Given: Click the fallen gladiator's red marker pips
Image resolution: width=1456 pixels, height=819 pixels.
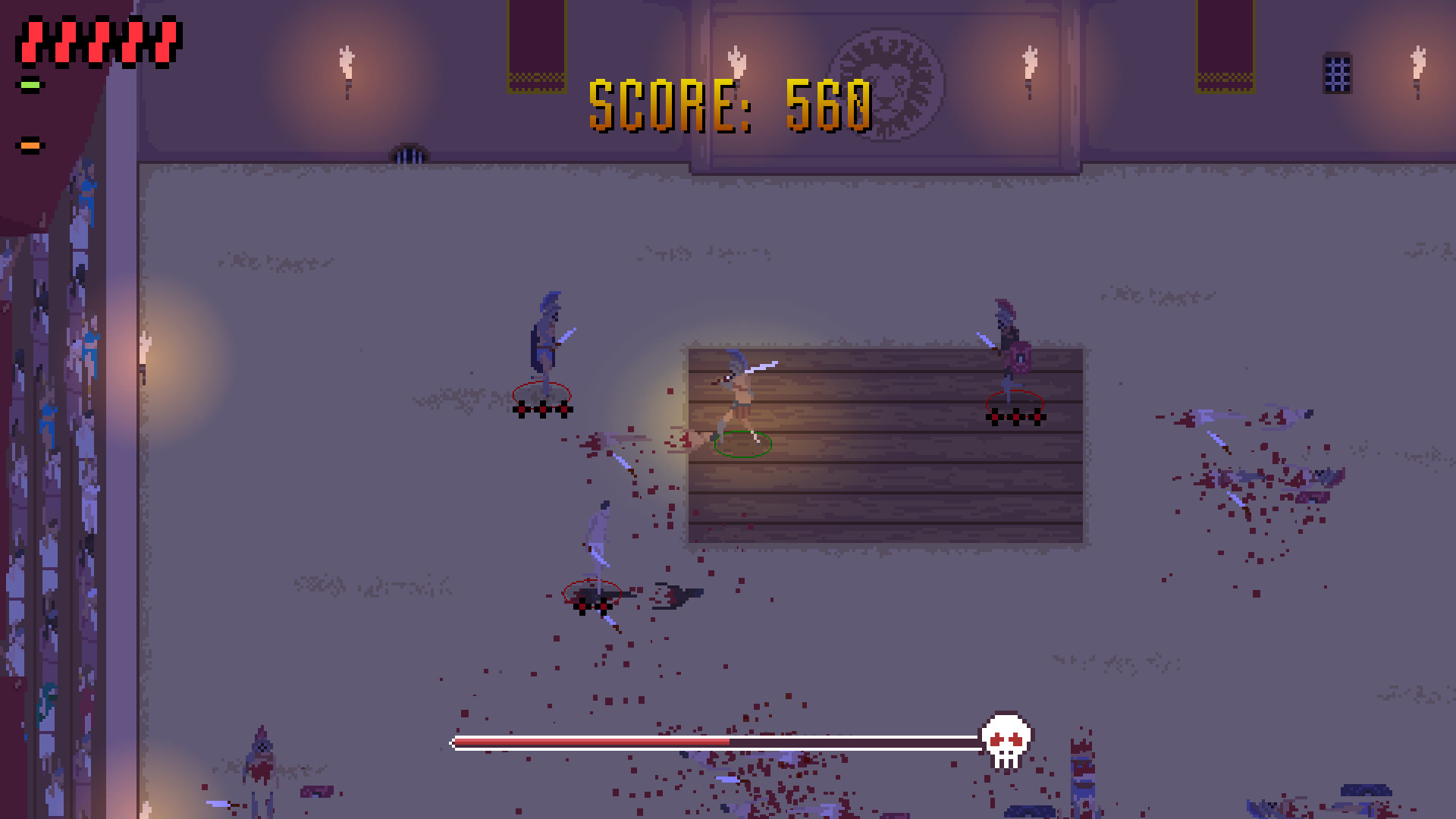Looking at the screenshot, I should click(591, 604).
